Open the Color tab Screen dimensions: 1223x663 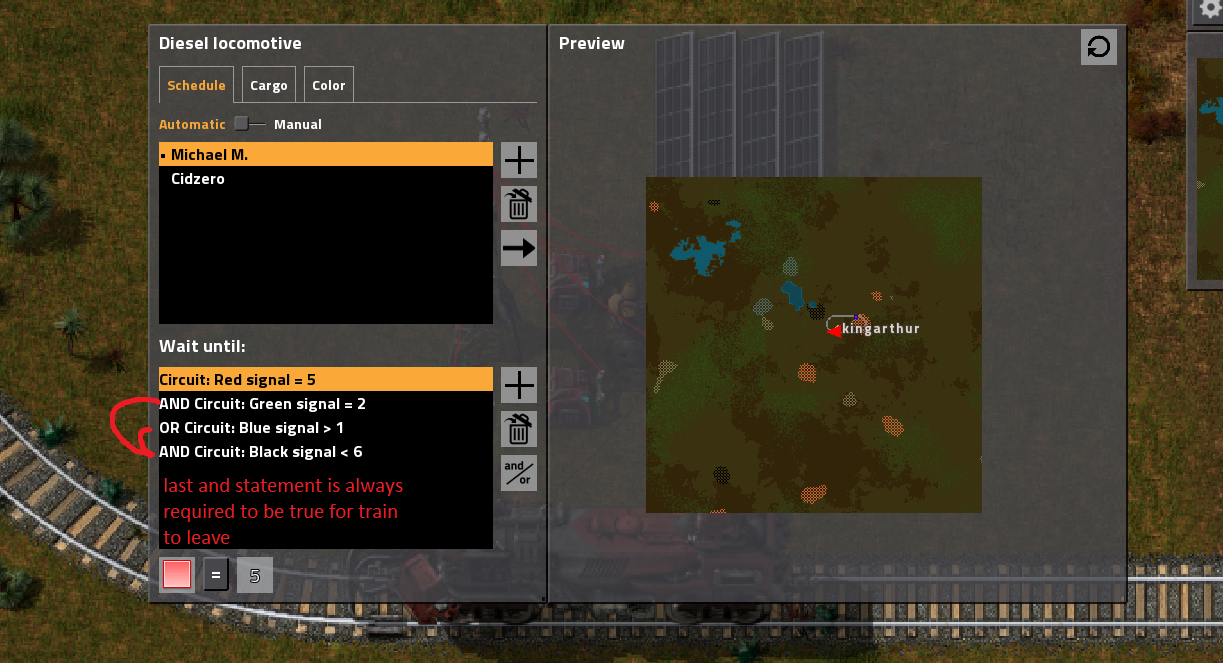(x=328, y=86)
